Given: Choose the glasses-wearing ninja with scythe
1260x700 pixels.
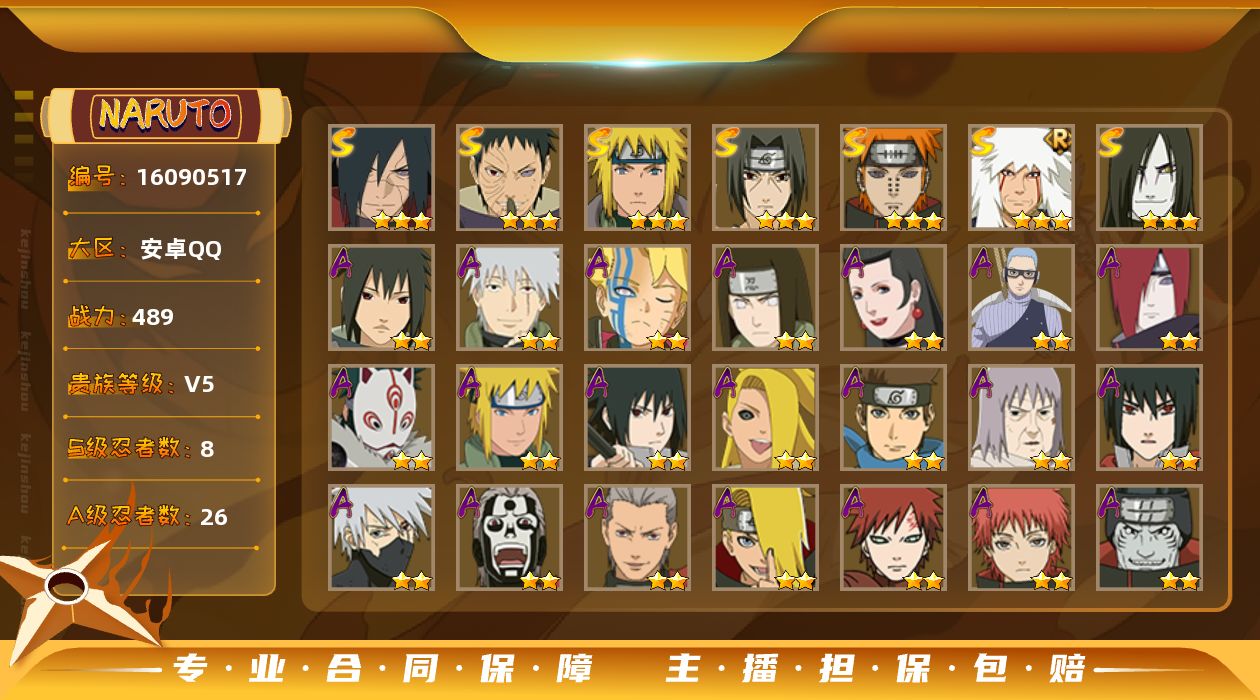Looking at the screenshot, I should pos(1021,297).
